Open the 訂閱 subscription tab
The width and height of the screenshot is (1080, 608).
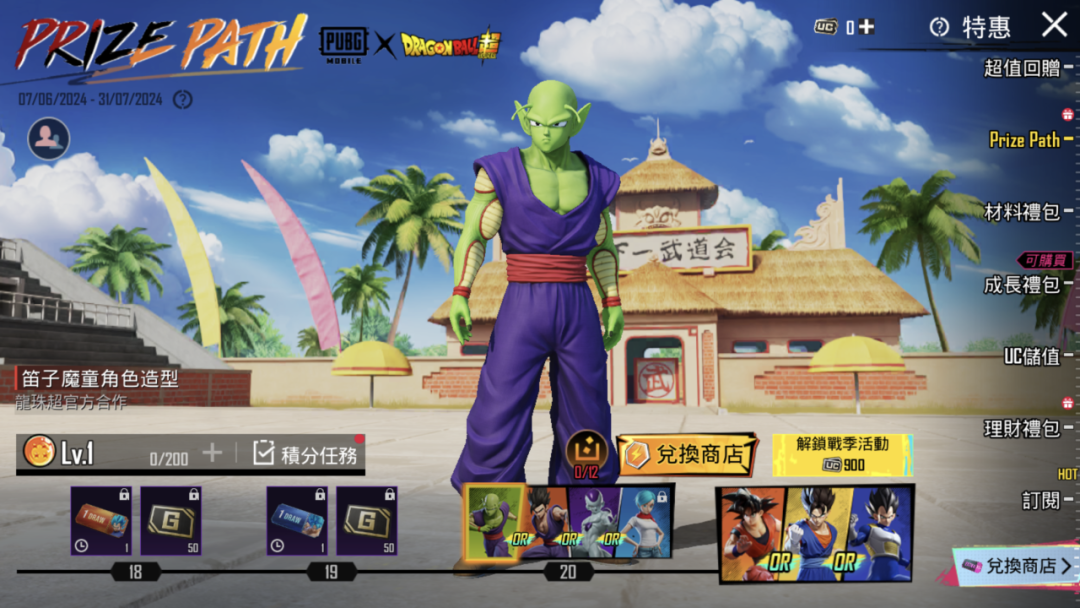(x=1040, y=500)
